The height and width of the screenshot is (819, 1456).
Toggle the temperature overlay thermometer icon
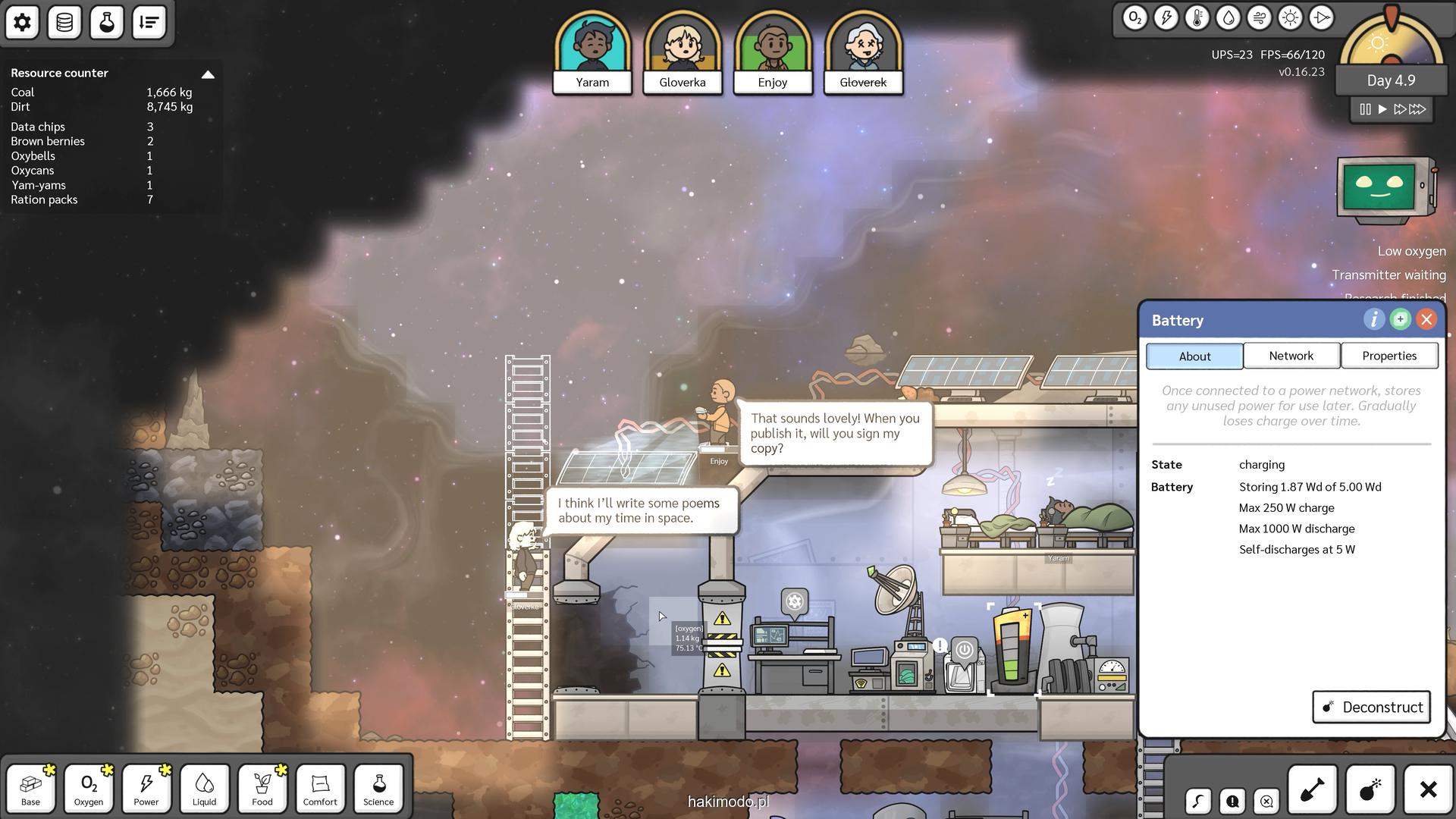(1197, 18)
